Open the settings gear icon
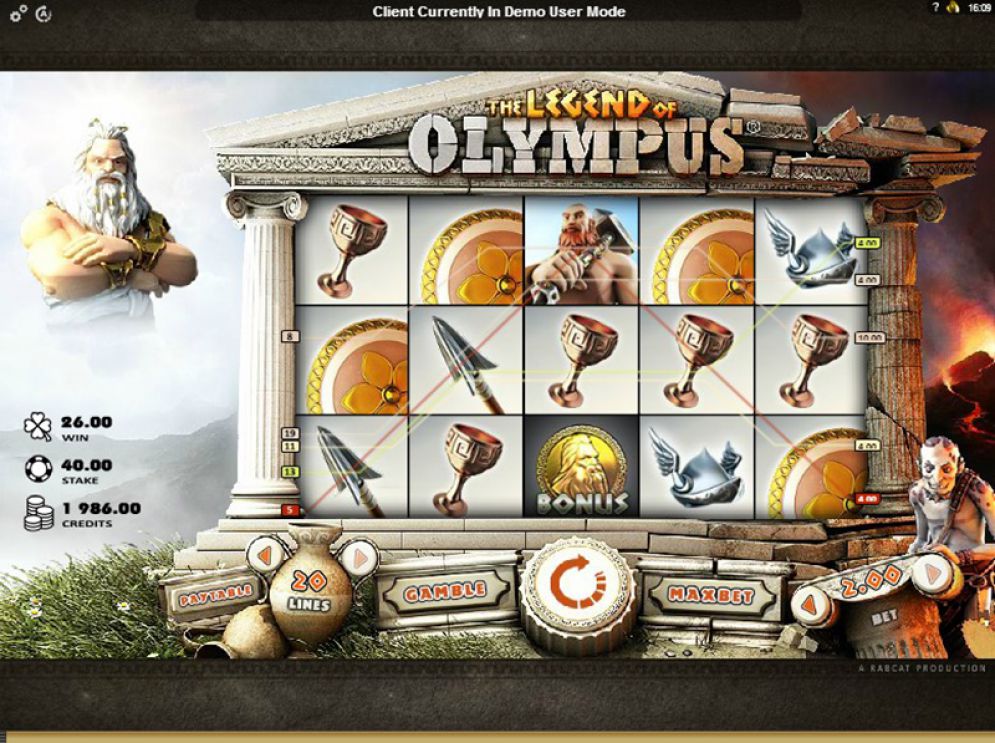This screenshot has height=743, width=995. (x=18, y=14)
